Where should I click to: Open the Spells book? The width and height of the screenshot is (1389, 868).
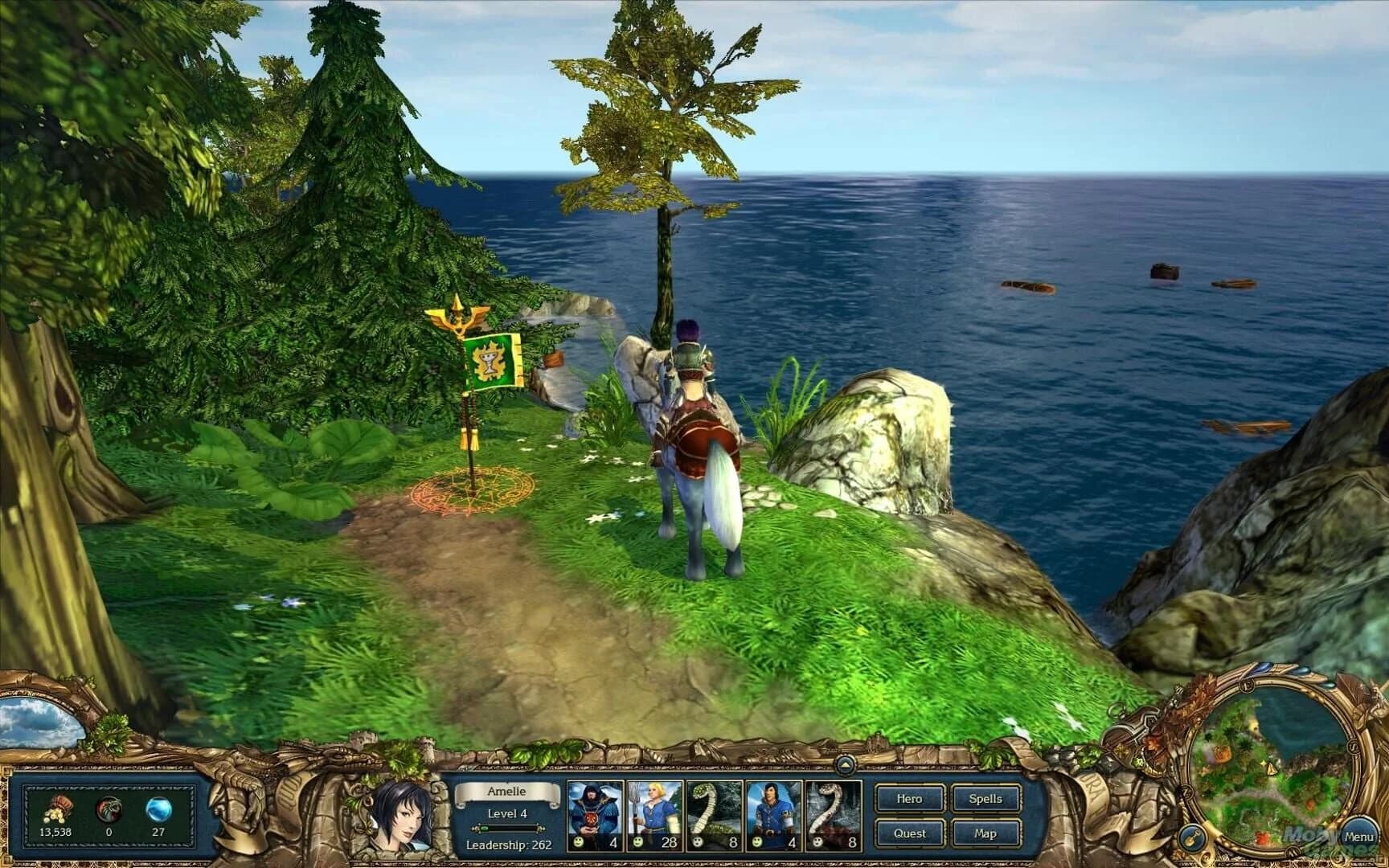[x=985, y=800]
